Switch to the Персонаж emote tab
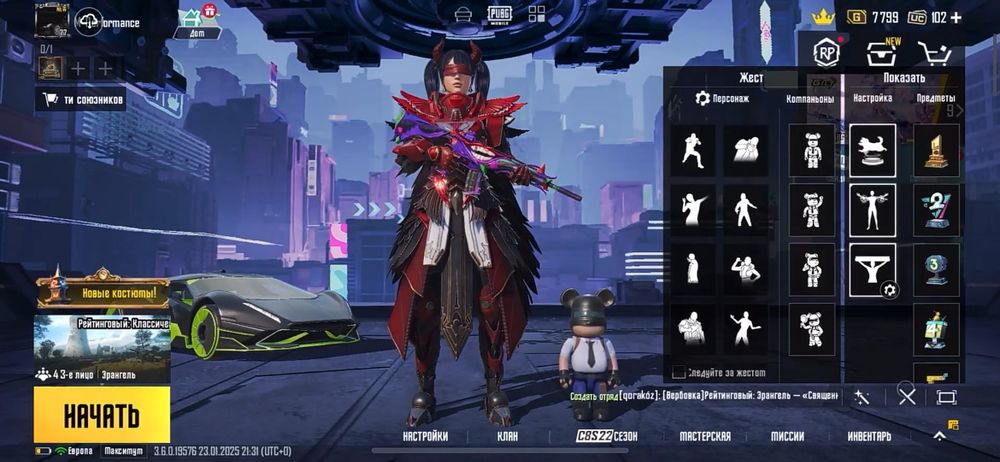The image size is (1000, 462). (x=722, y=99)
